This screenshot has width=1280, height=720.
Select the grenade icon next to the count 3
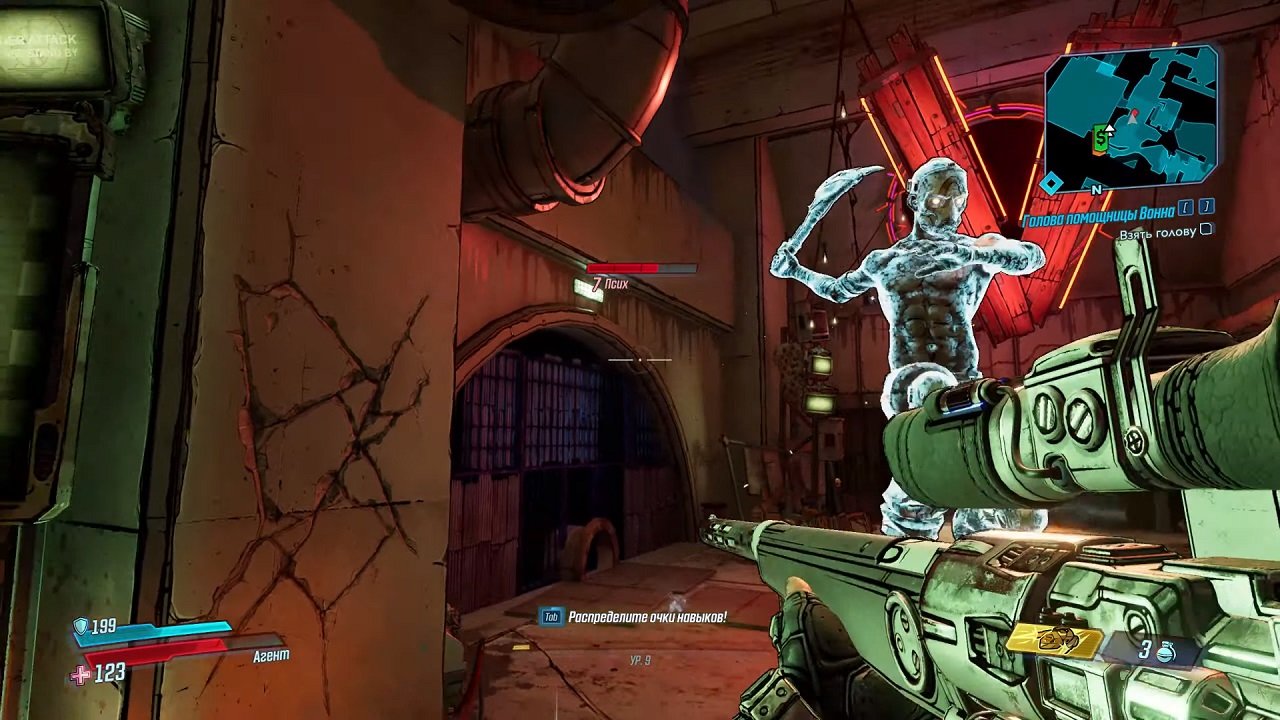pos(1166,650)
